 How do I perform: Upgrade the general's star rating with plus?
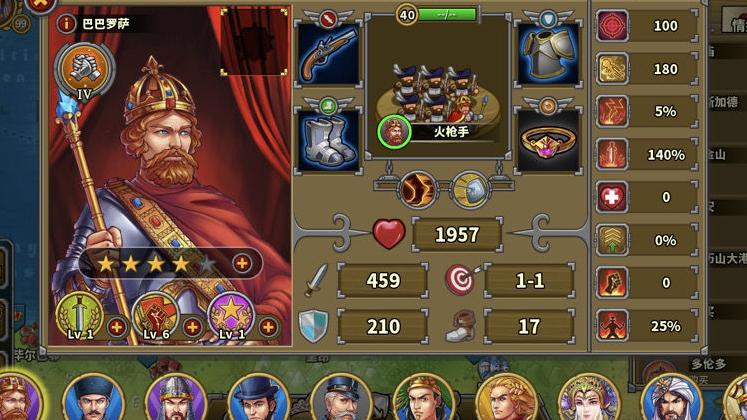(x=242, y=262)
